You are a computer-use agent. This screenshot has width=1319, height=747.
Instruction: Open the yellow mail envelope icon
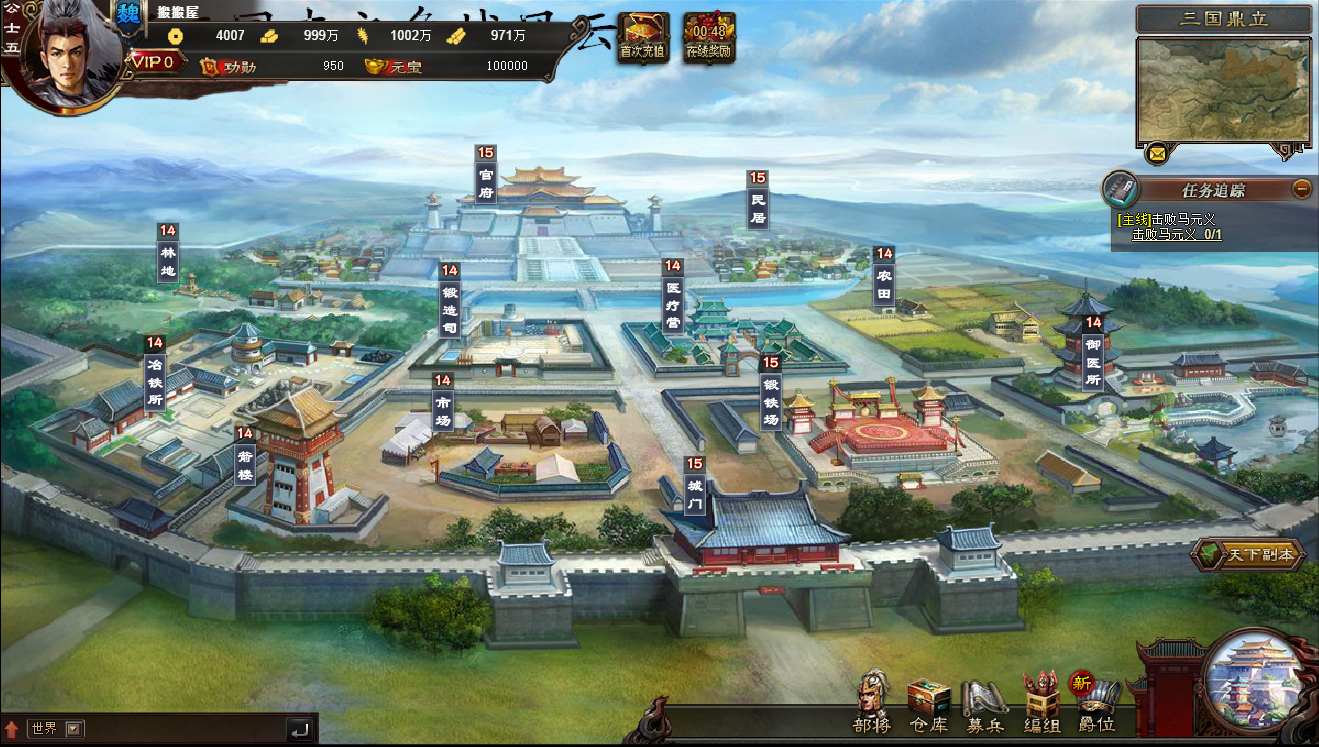(1157, 154)
